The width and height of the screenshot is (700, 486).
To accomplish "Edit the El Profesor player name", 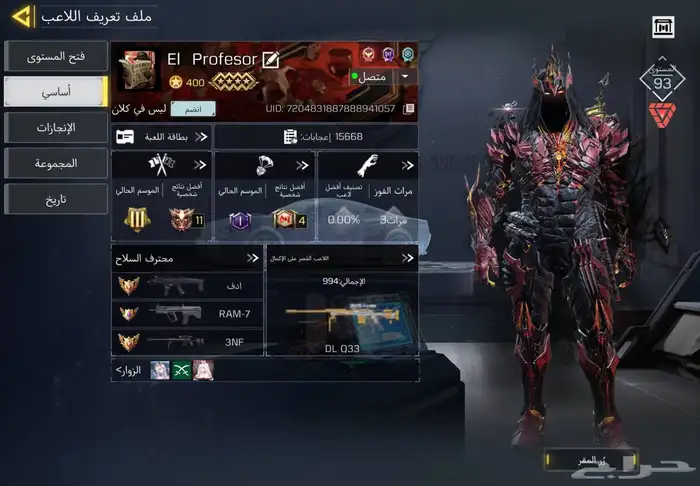I will [x=270, y=60].
